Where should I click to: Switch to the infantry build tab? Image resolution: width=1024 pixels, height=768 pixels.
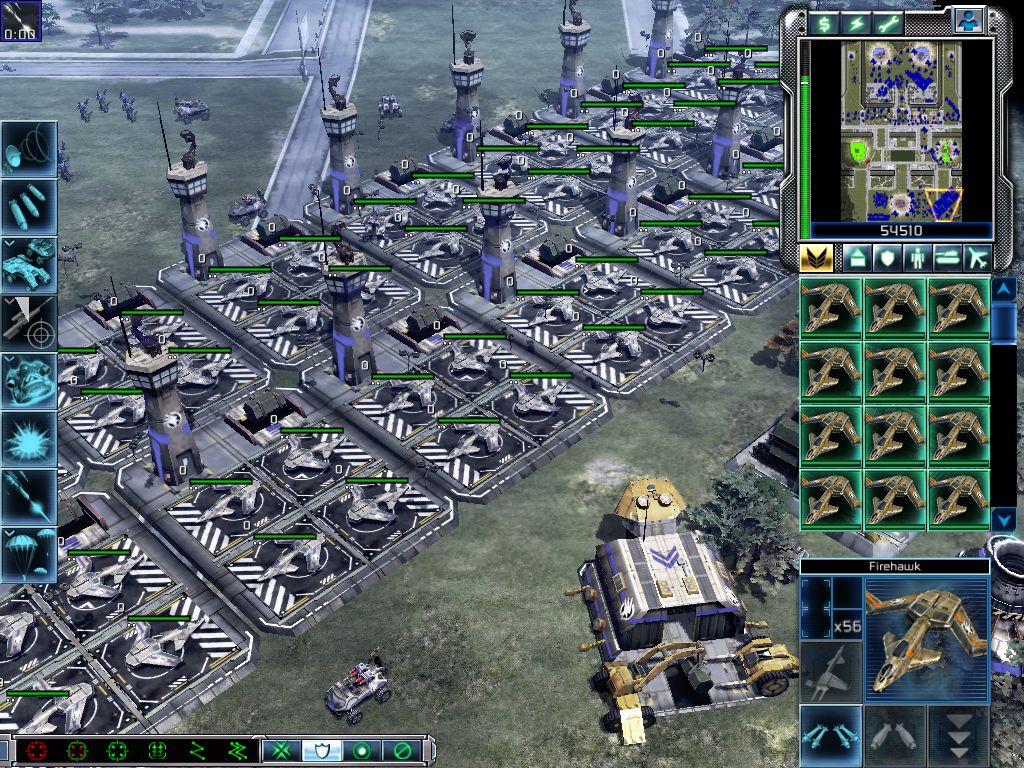[x=917, y=258]
